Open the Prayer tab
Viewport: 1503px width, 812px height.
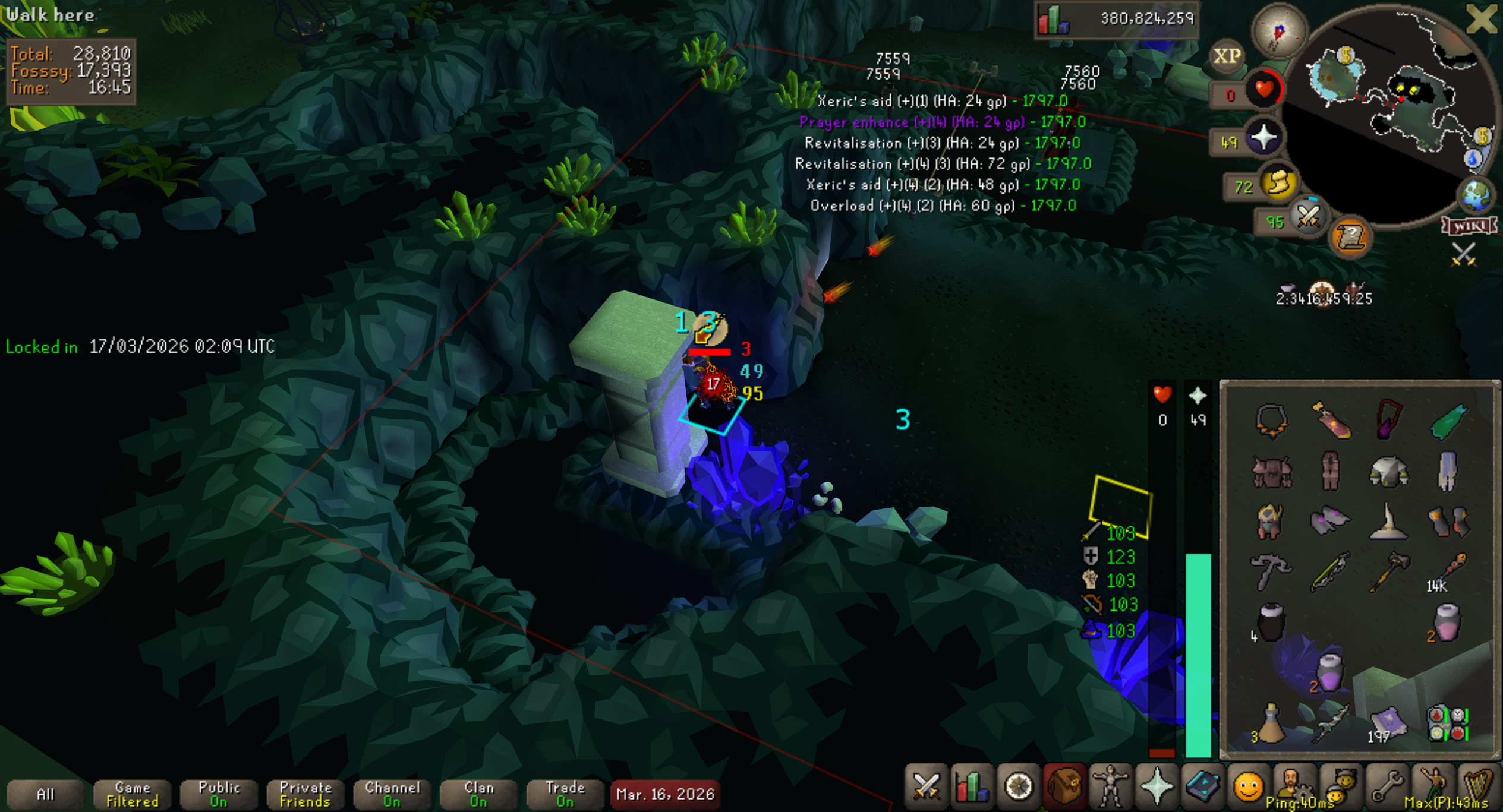1156,788
